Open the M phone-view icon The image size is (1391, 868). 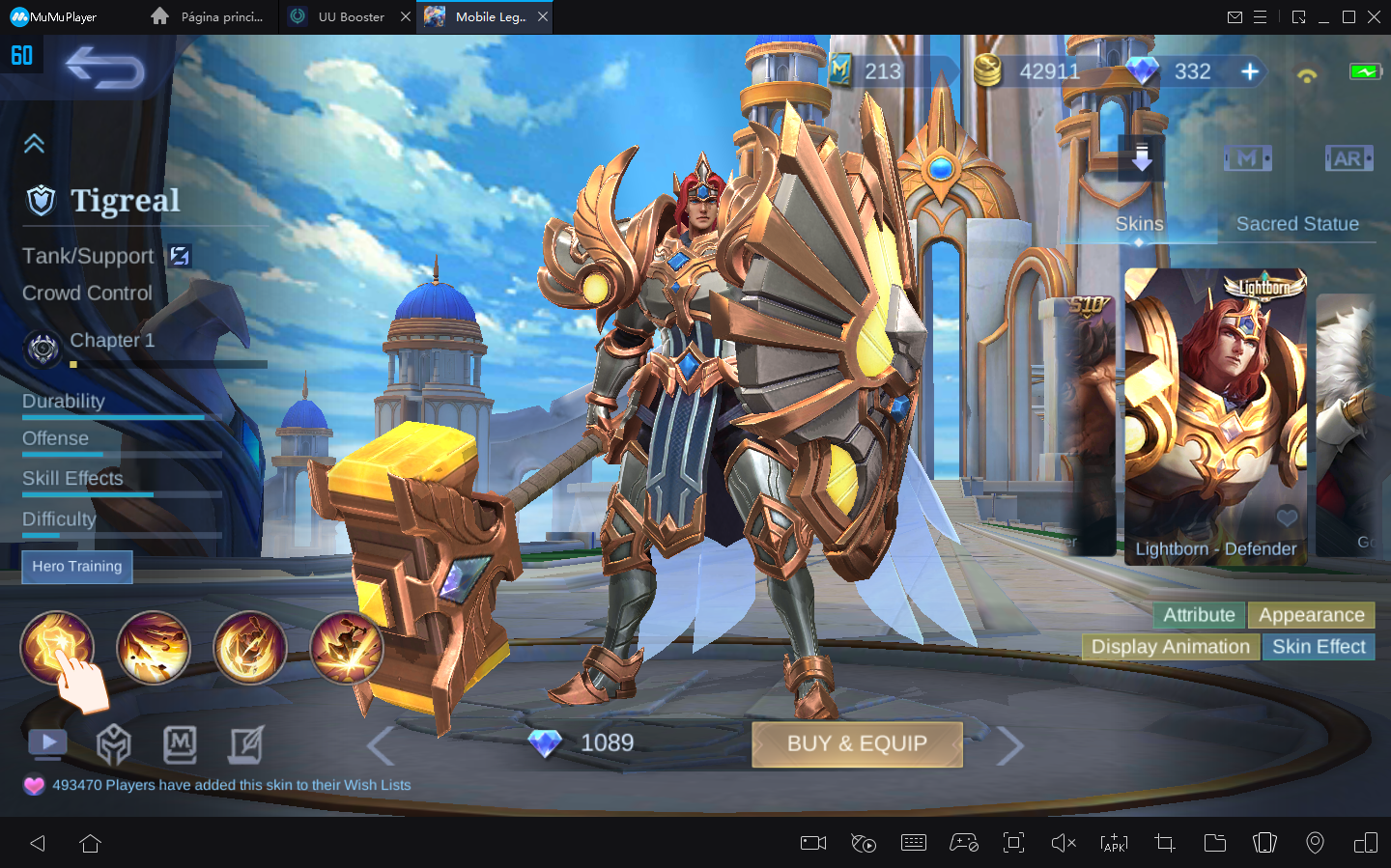coord(1247,157)
